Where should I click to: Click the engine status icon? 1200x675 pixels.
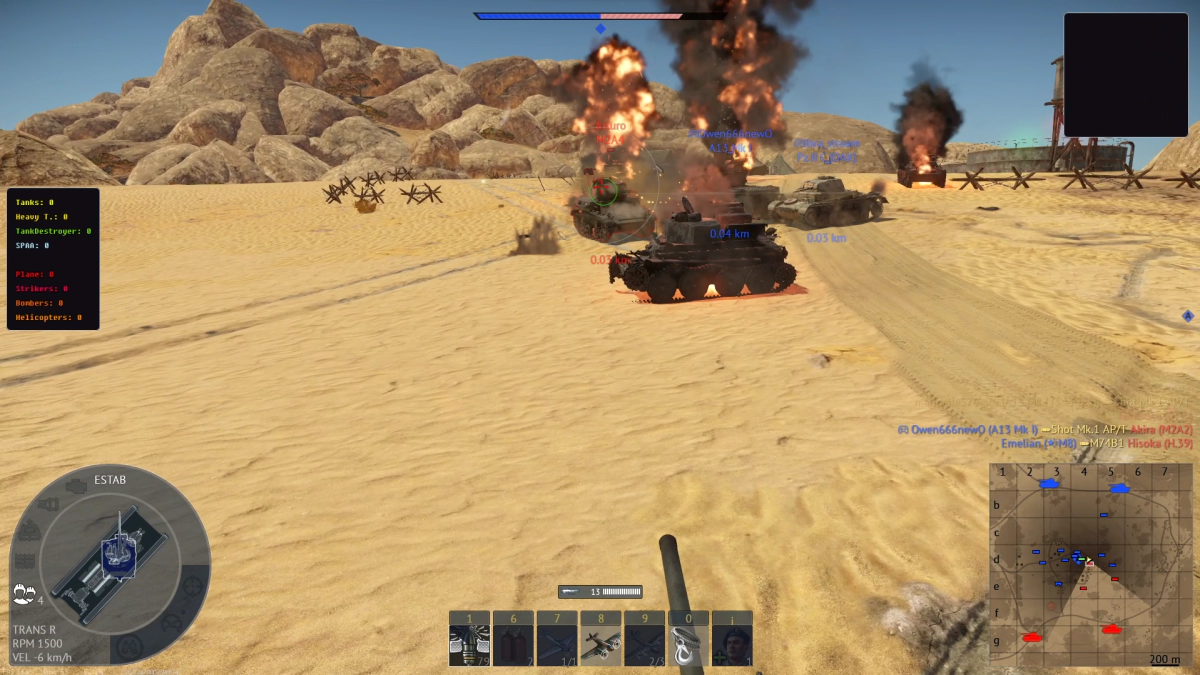(x=74, y=486)
